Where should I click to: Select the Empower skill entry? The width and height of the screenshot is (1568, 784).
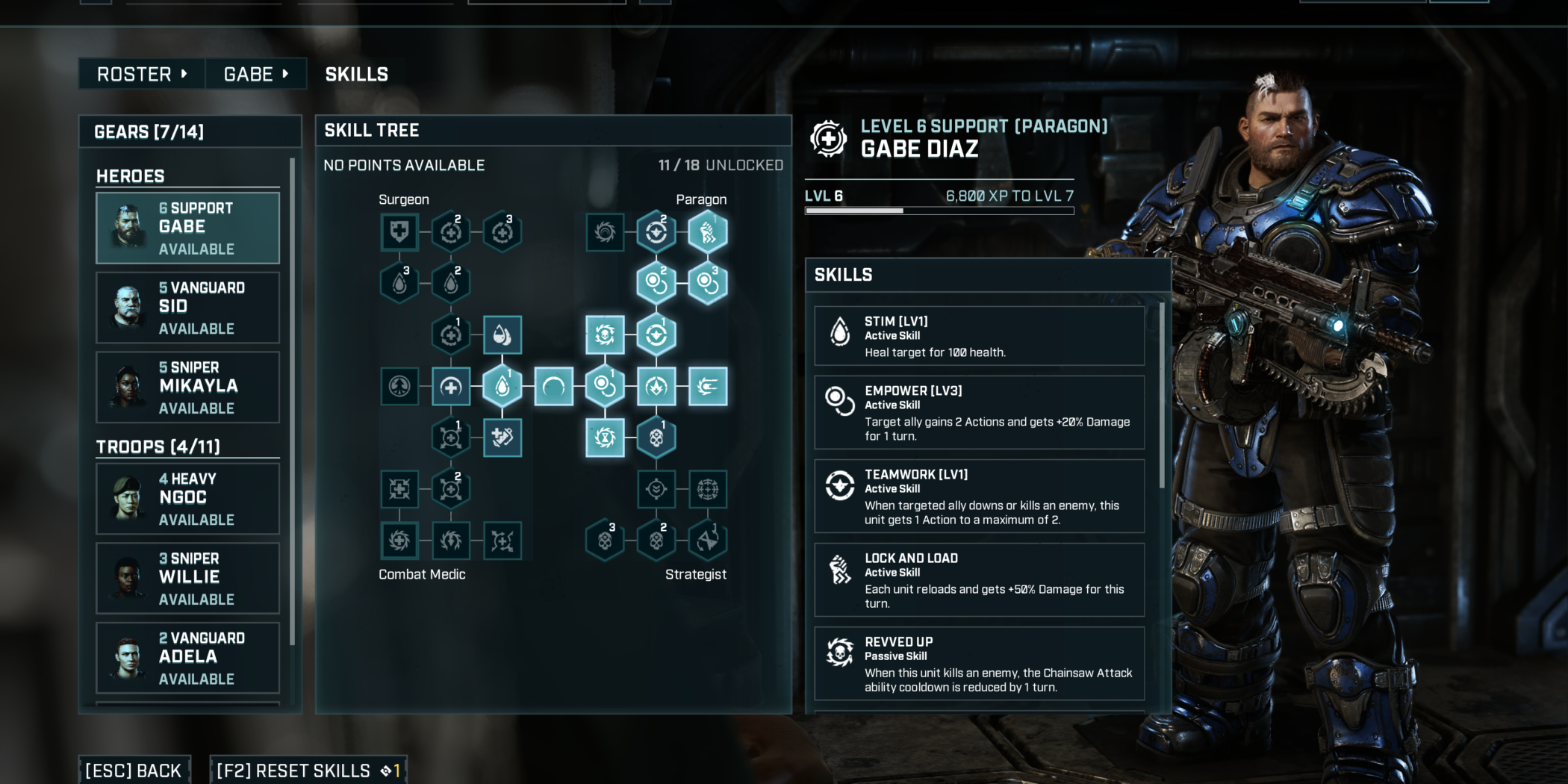pos(979,412)
